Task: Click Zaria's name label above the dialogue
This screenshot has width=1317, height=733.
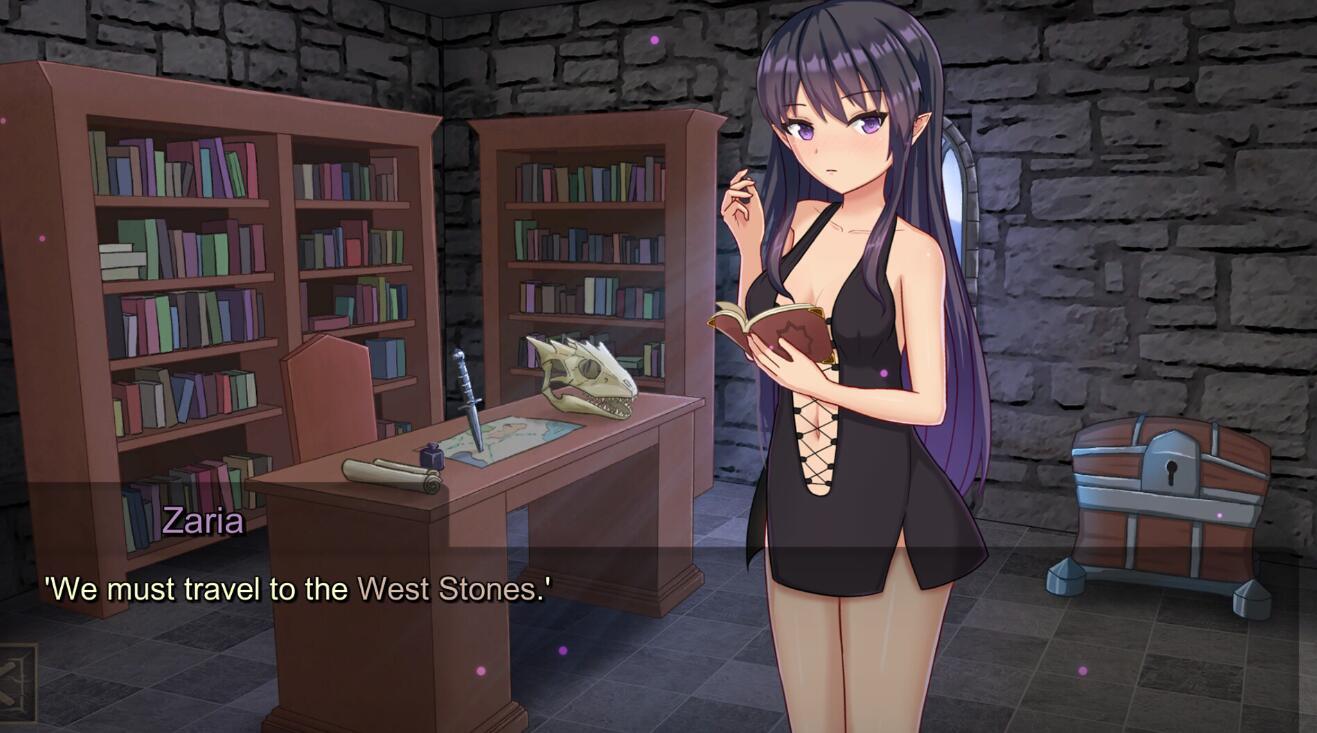Action: pos(204,519)
